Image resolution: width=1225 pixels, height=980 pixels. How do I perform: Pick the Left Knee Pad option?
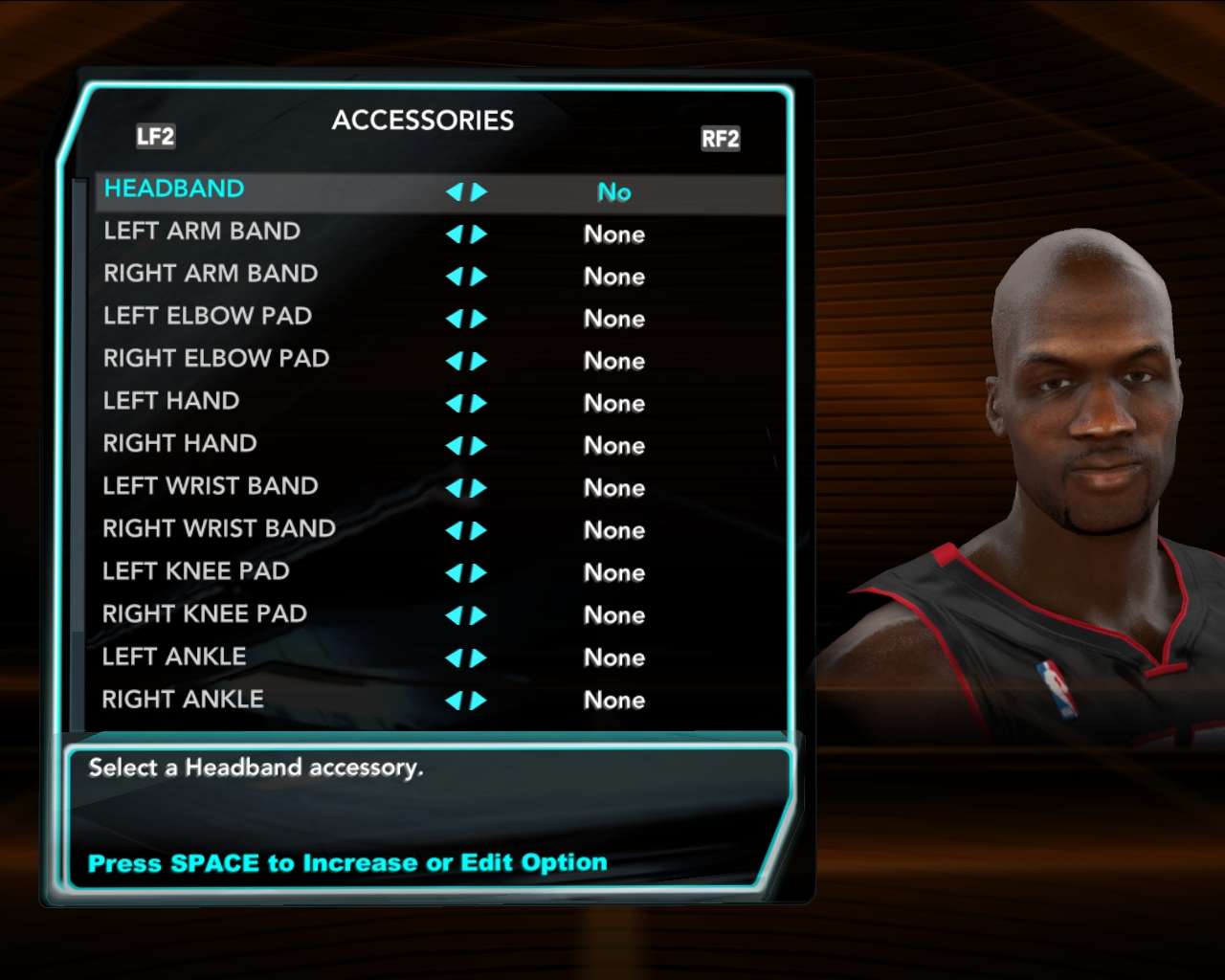tap(196, 571)
